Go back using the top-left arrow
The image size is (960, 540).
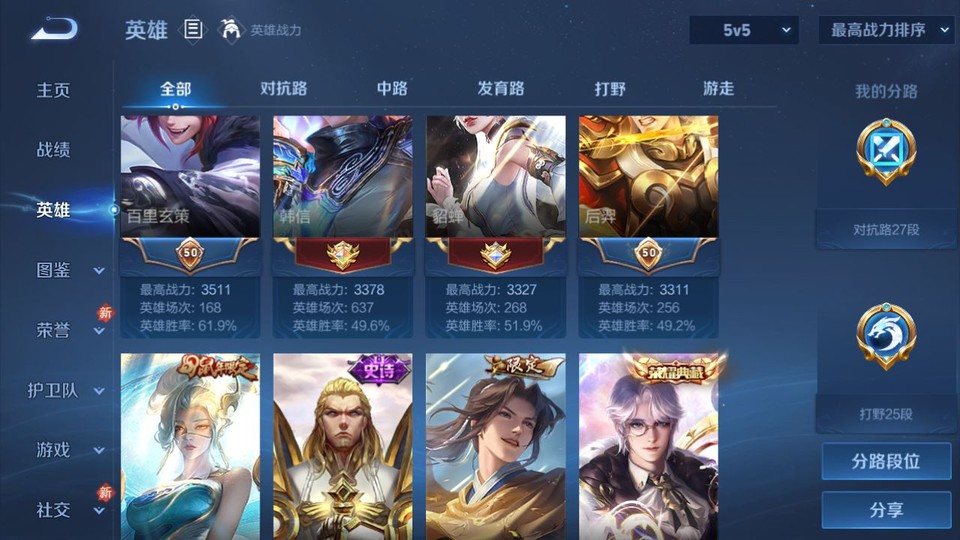[x=54, y=30]
